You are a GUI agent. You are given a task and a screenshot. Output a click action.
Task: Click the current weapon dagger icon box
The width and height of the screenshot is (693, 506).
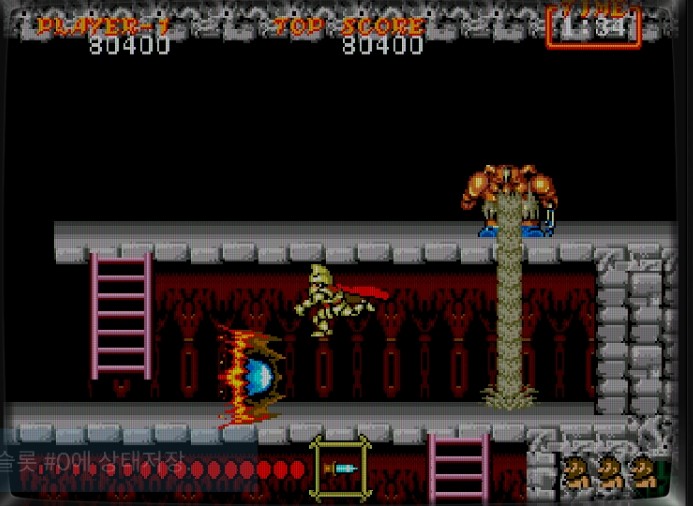coord(341,468)
